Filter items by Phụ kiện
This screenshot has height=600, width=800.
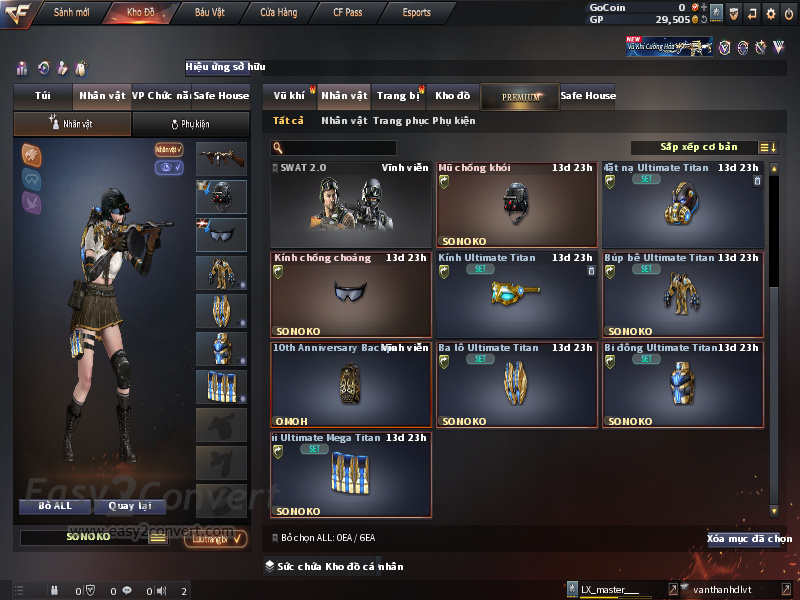tap(454, 121)
